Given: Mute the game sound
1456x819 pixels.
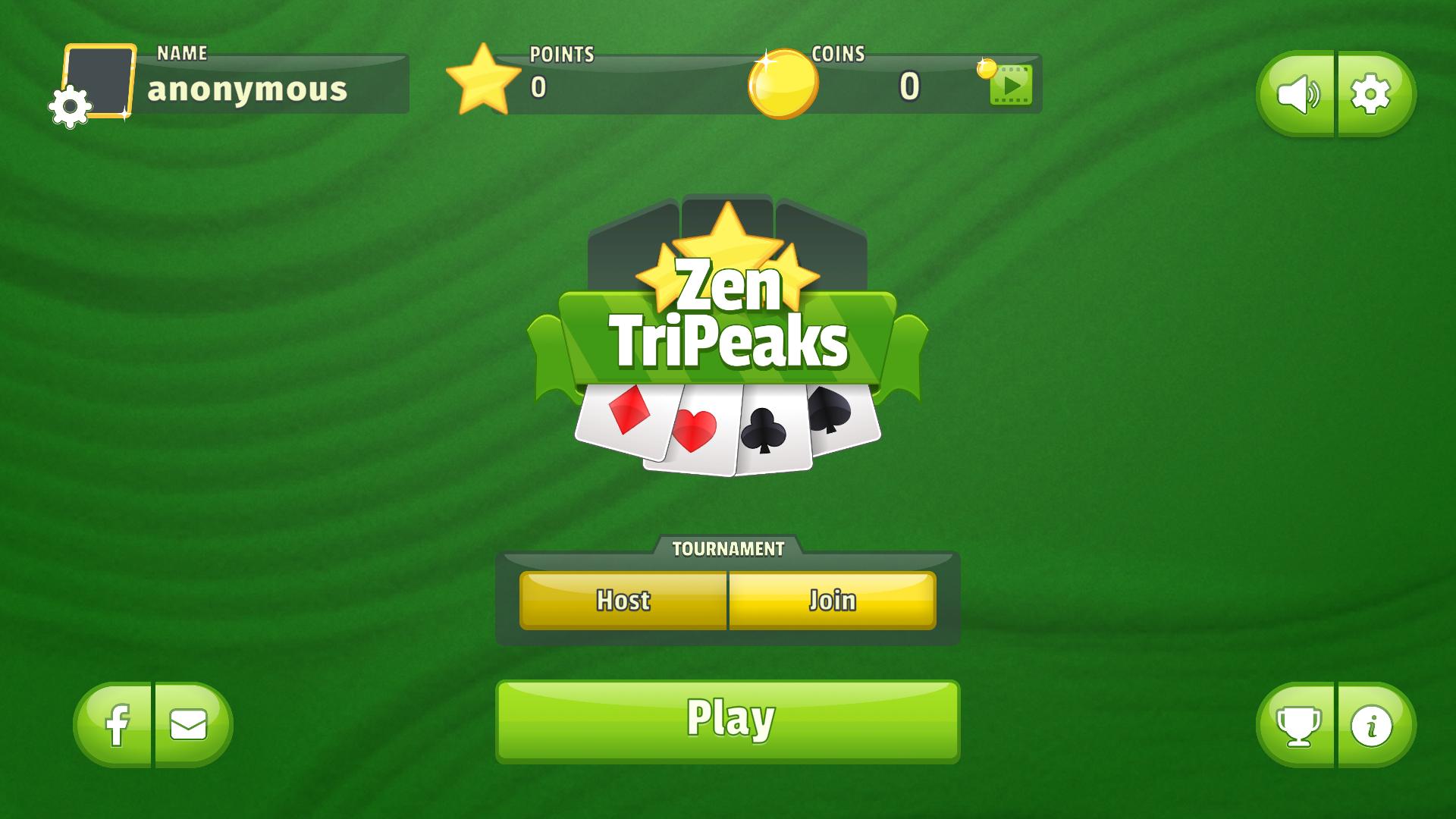Looking at the screenshot, I should coord(1299,93).
